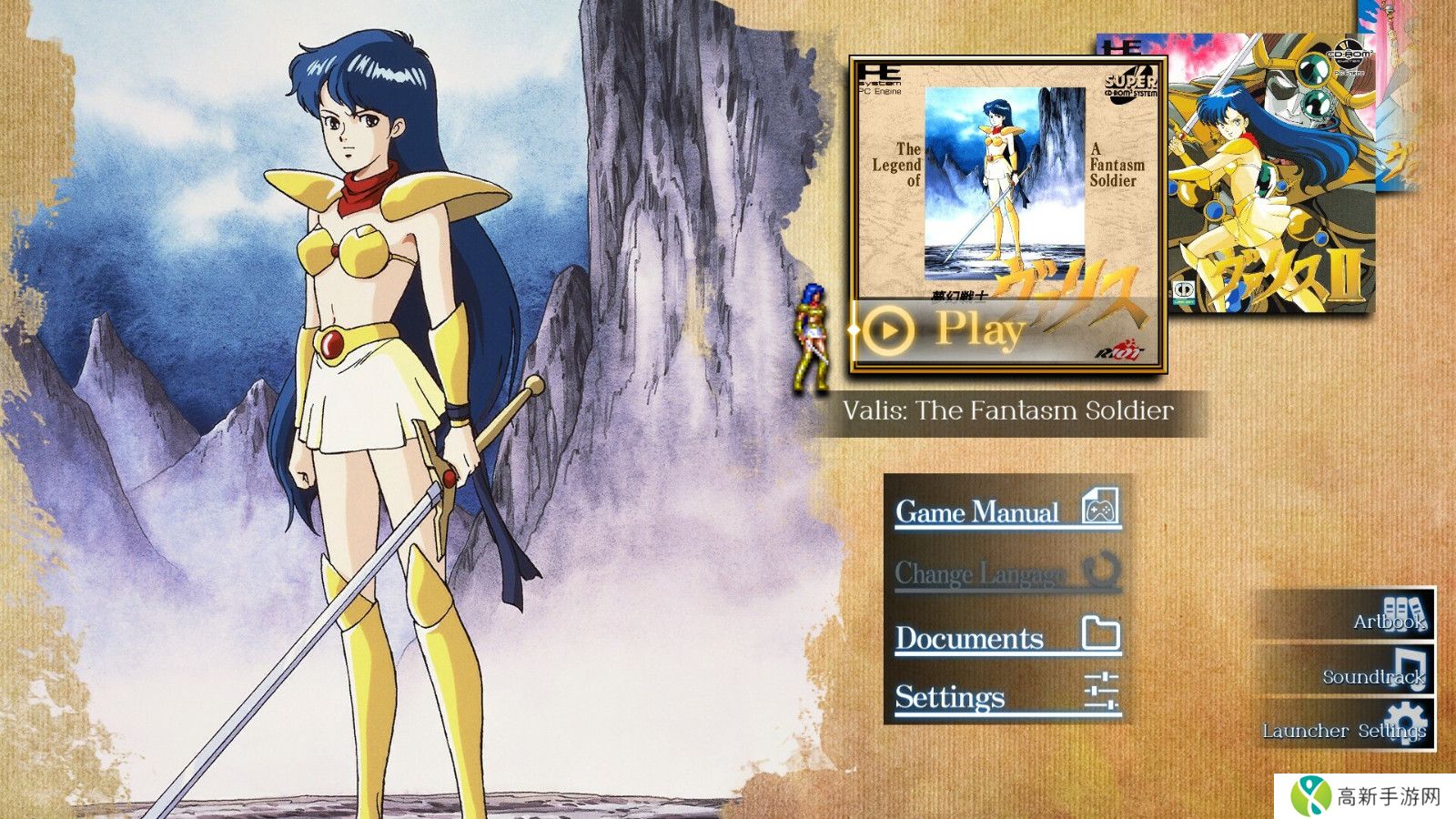Viewport: 1456px width, 819px height.
Task: Open the game Settings entry
Action: (1006, 697)
